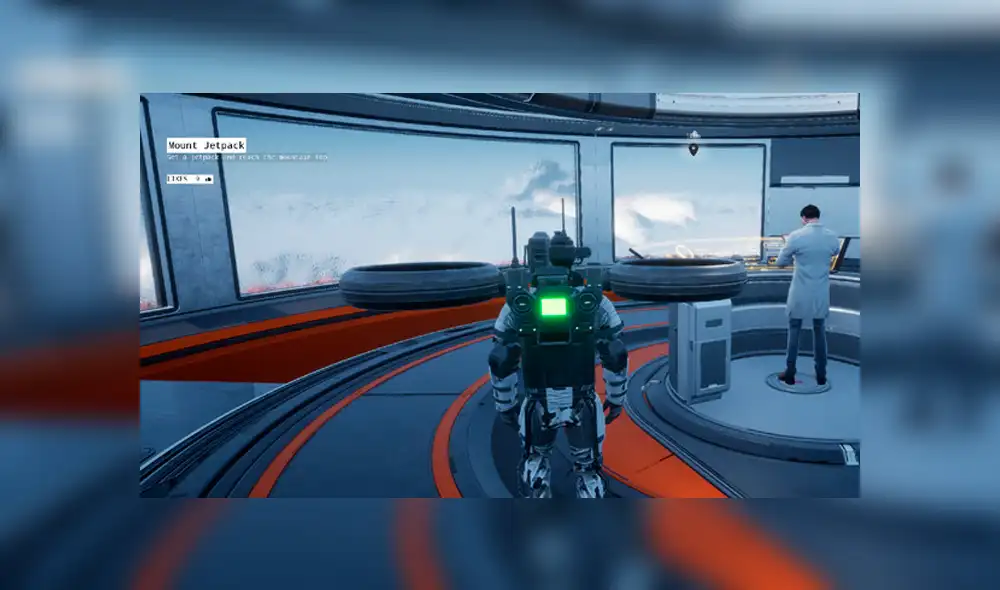This screenshot has width=1000, height=590.
Task: Select the Mount Jetpack objective title
Action: (x=206, y=145)
